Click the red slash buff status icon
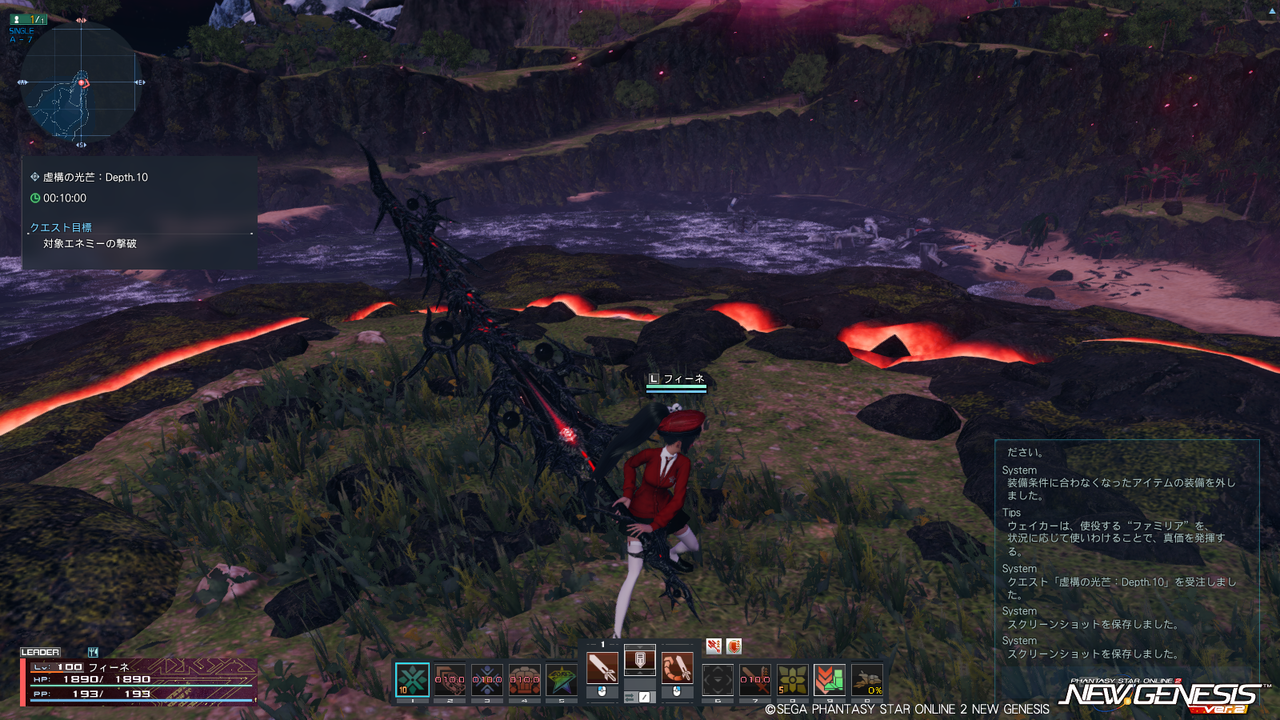1280x720 pixels. pos(714,646)
